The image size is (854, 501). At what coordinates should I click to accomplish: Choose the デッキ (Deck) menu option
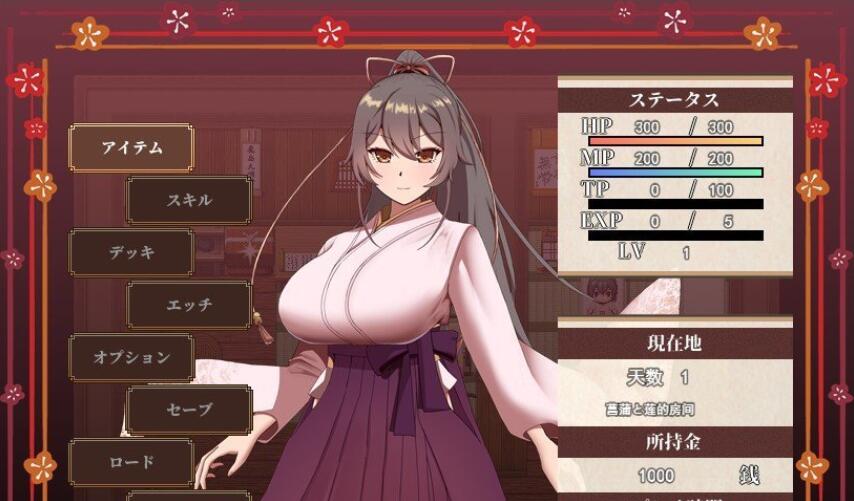[131, 252]
